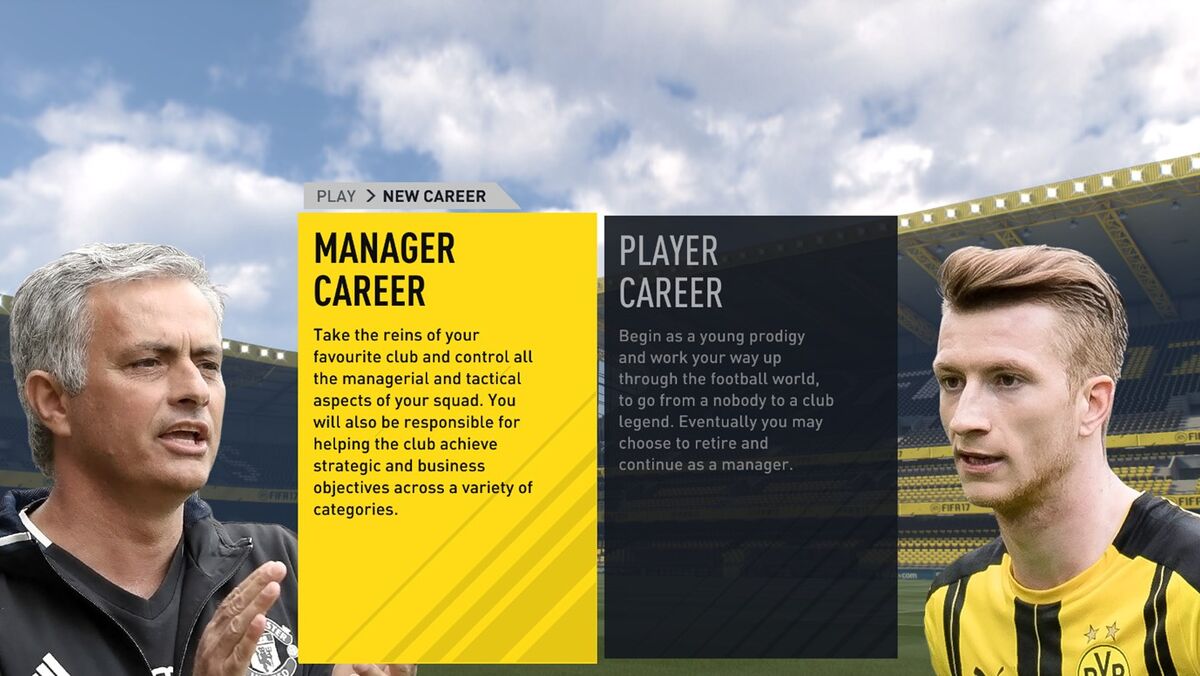The height and width of the screenshot is (676, 1200).
Task: Select the Manager Career tile
Action: coord(447,437)
